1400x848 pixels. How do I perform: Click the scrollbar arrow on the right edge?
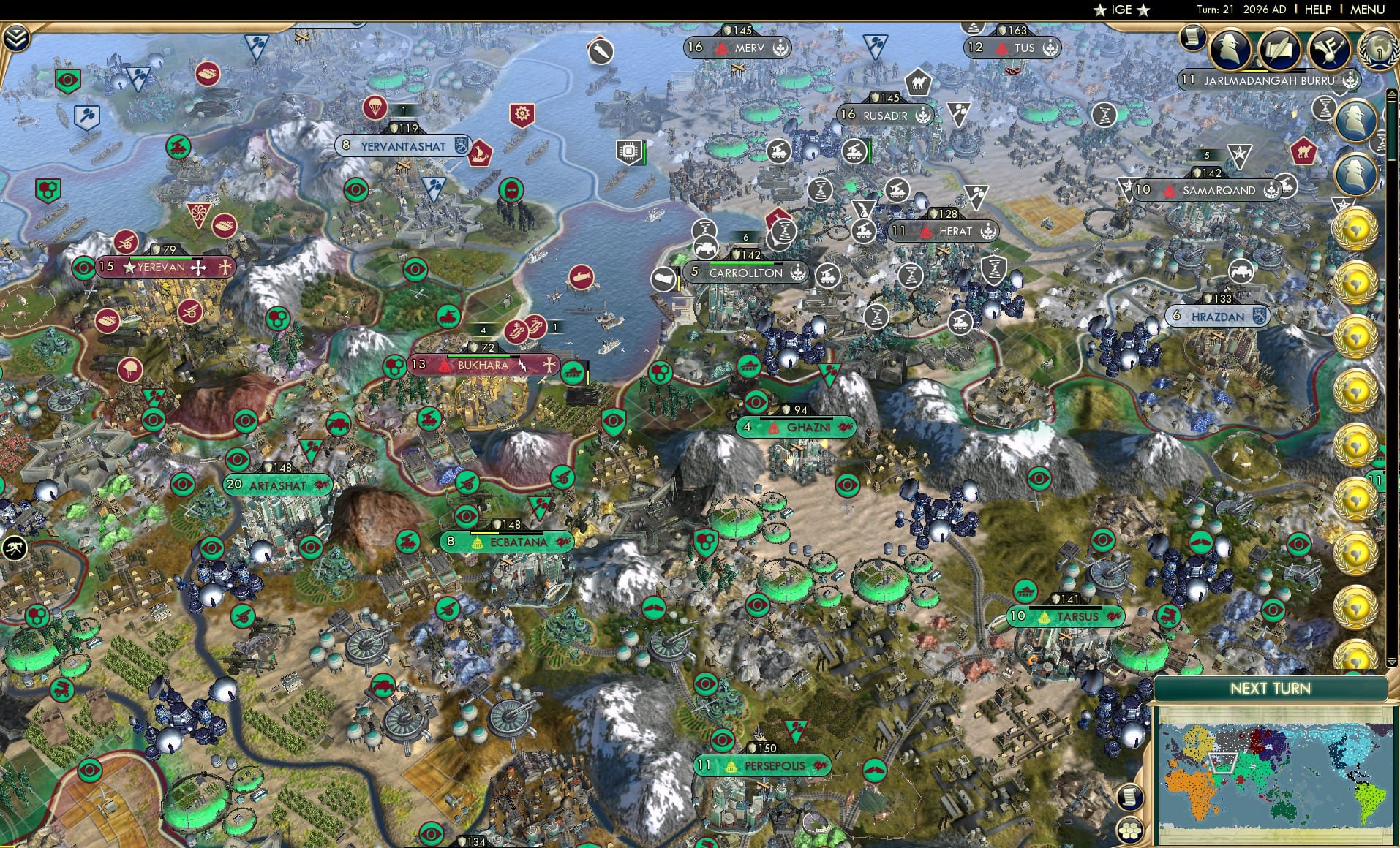1391,94
